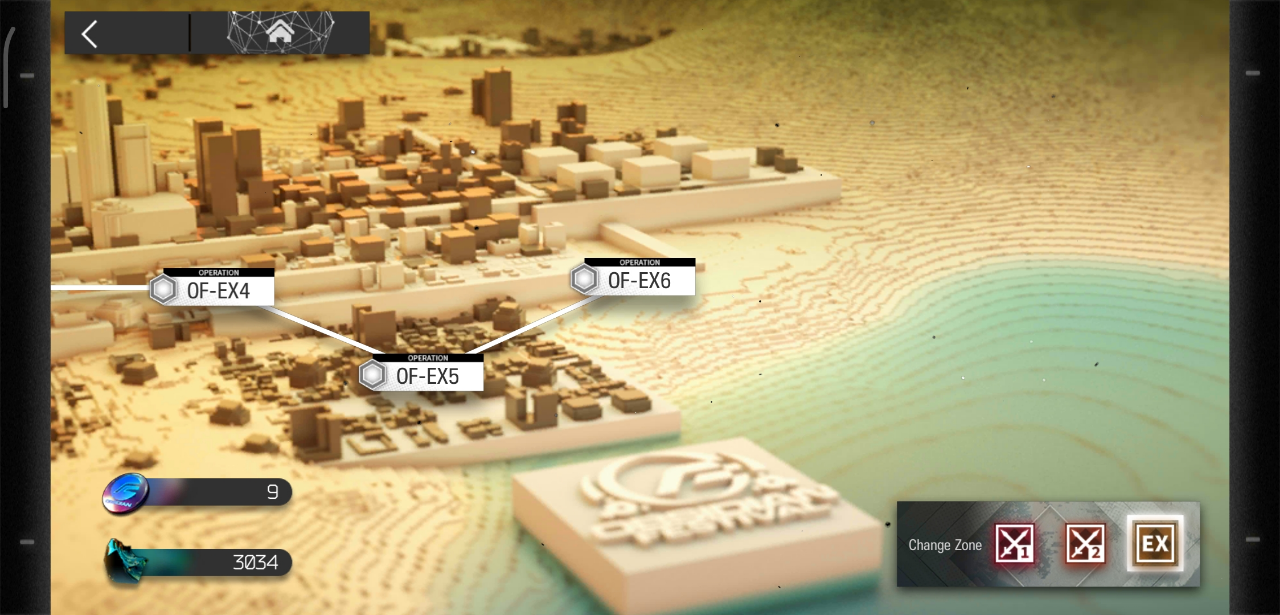
Task: Enter operation OF-EX6
Action: tap(637, 281)
